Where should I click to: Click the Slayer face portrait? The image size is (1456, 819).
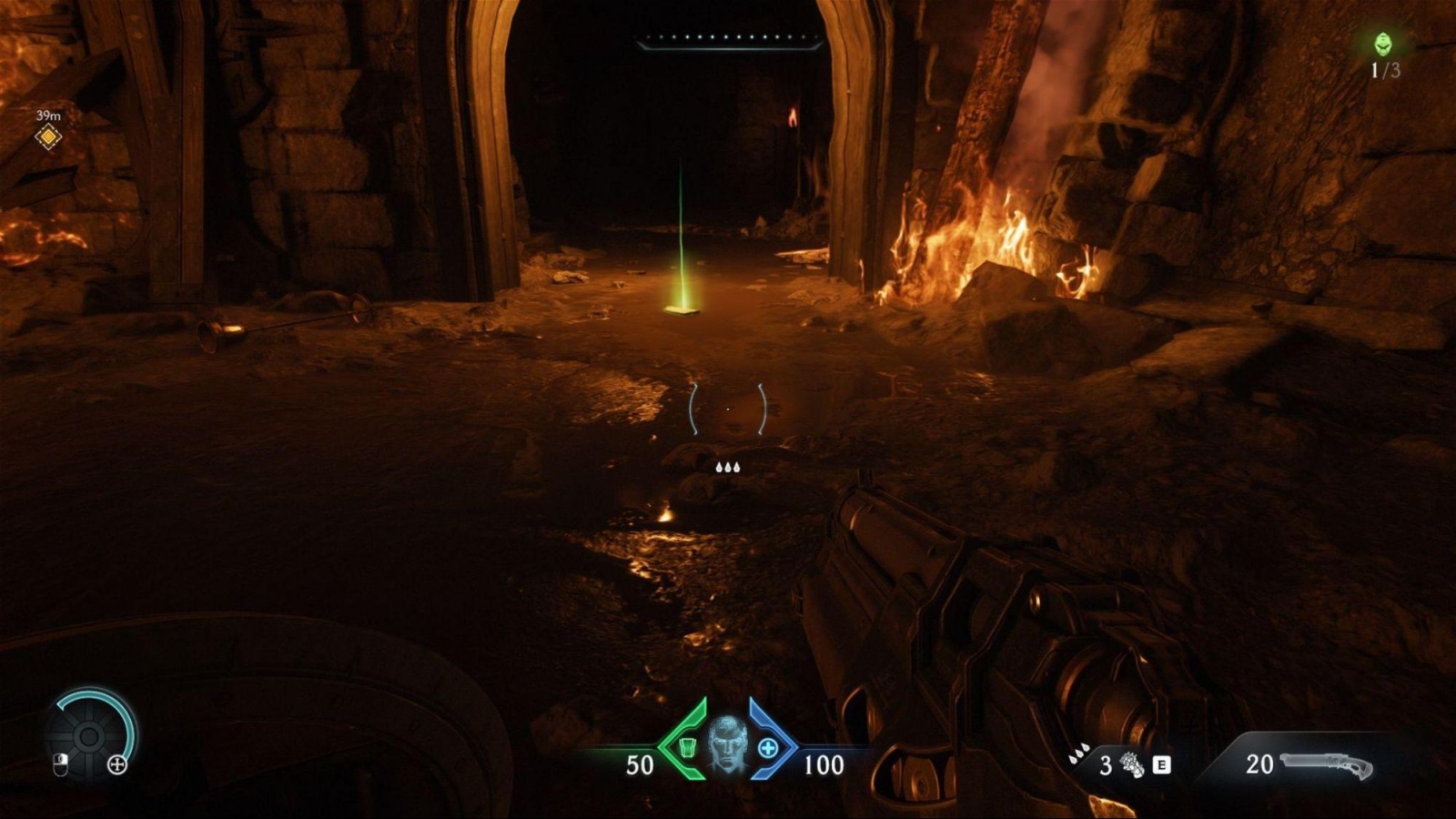coord(727,745)
